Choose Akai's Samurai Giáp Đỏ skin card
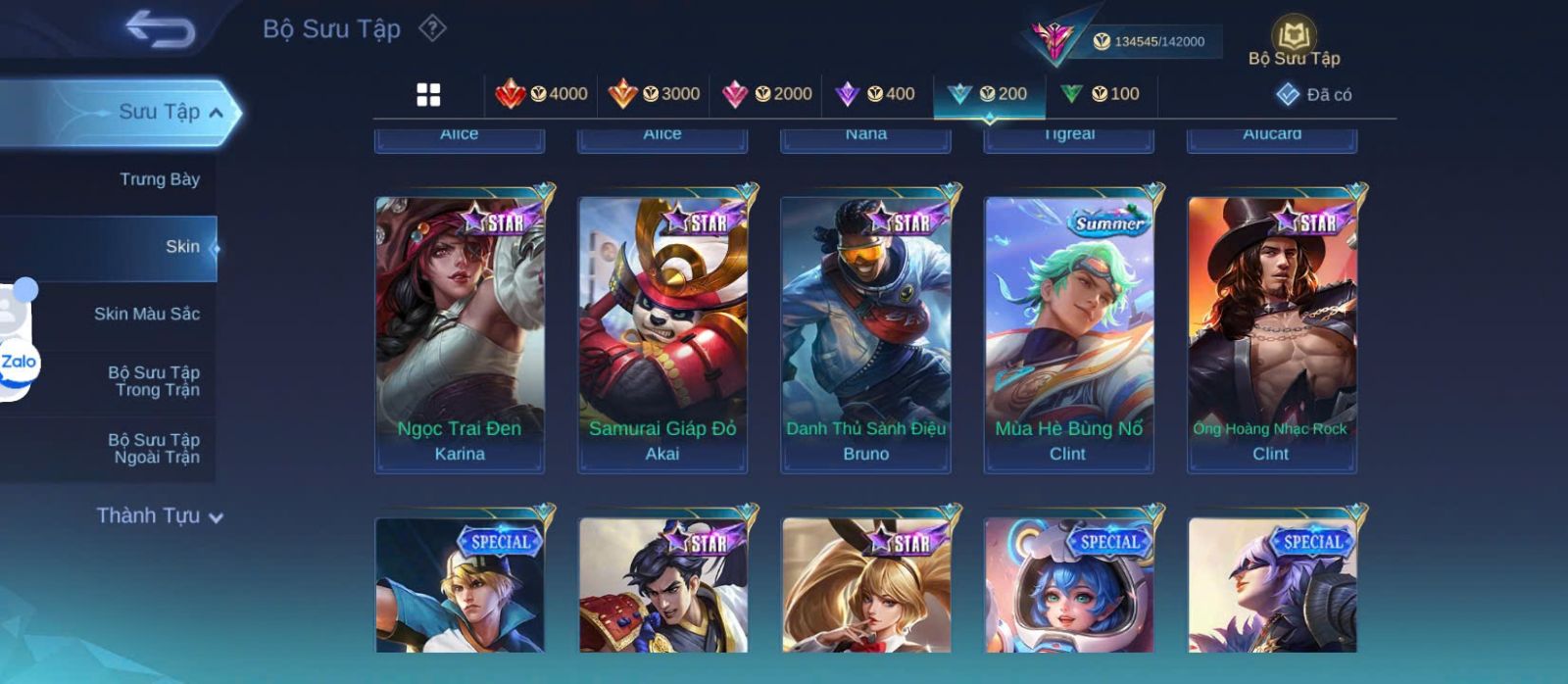Image resolution: width=1568 pixels, height=684 pixels. [x=662, y=333]
